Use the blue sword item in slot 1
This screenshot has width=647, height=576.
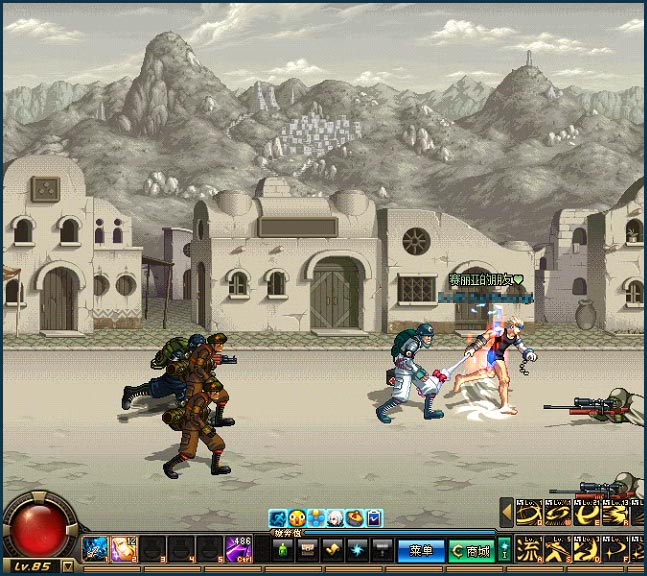coord(96,548)
